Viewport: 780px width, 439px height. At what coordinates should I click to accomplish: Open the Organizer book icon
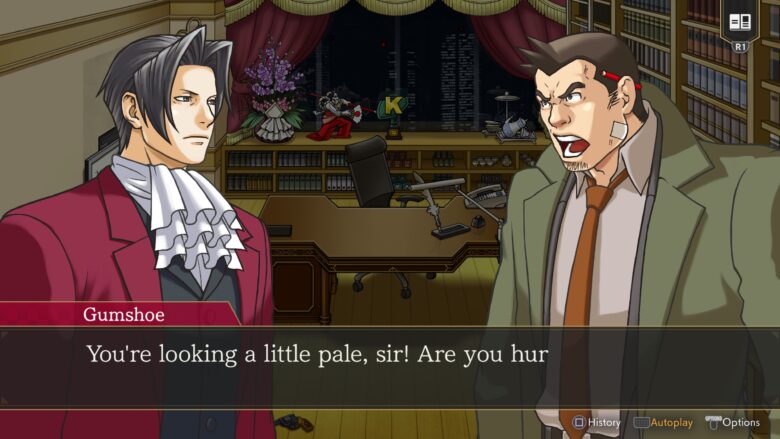pos(741,23)
